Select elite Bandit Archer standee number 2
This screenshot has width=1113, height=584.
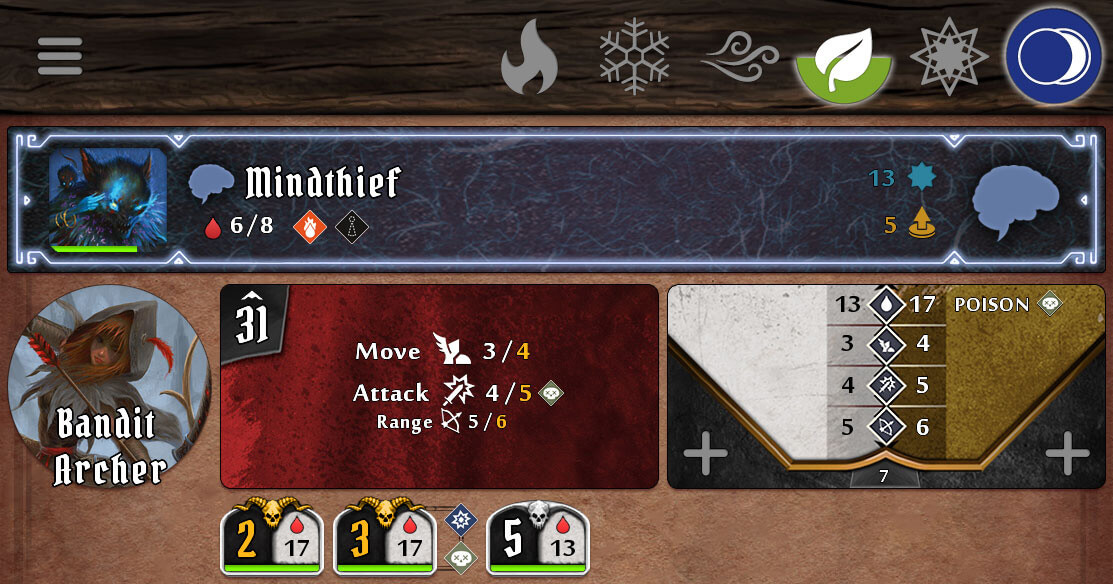[270, 538]
